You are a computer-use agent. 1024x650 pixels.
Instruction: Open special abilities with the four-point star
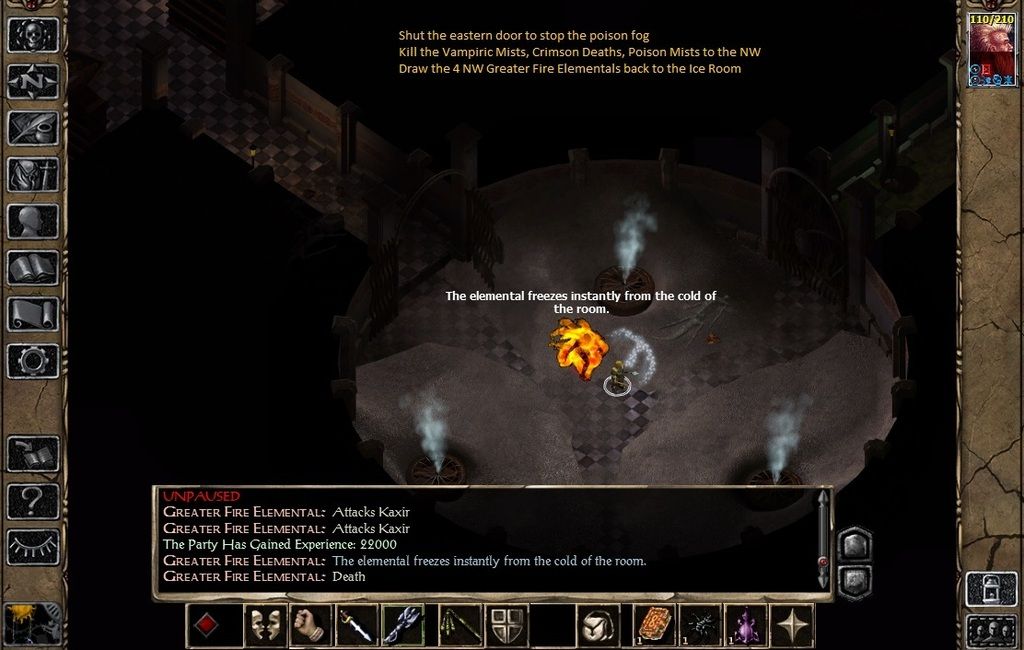[792, 625]
